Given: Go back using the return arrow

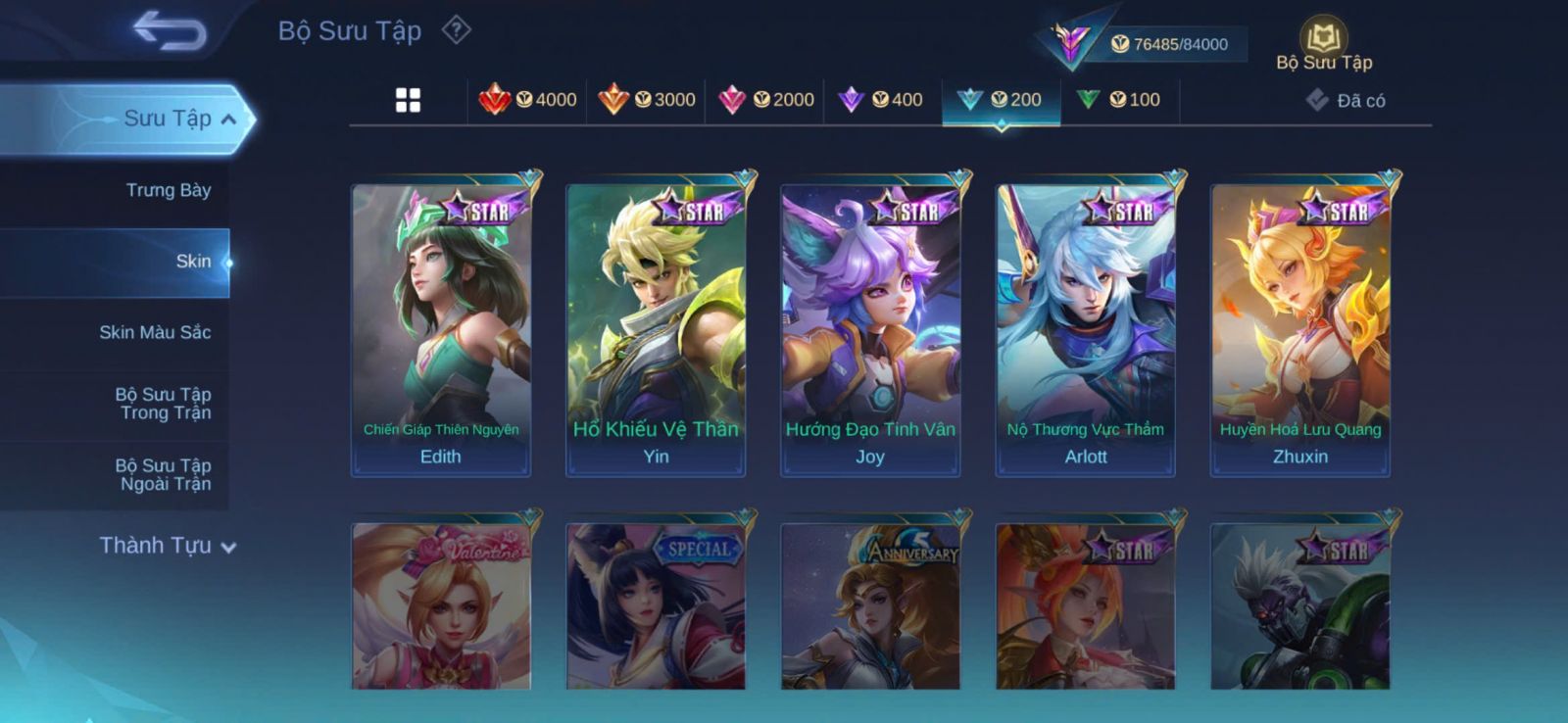Looking at the screenshot, I should 170,30.
